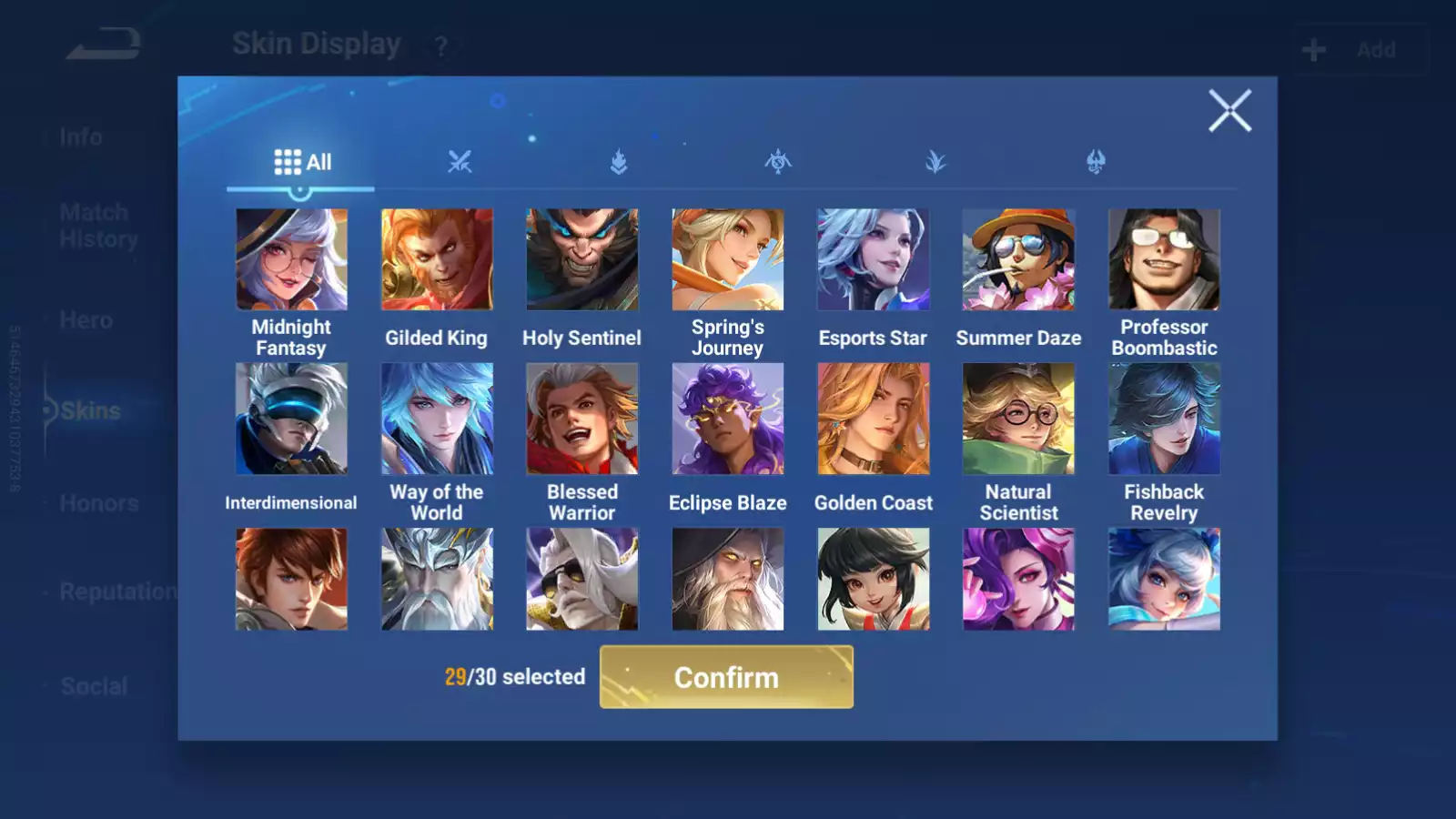Pick the Holy Sentinel skin
Screen dimensions: 1456x819
[x=582, y=260]
